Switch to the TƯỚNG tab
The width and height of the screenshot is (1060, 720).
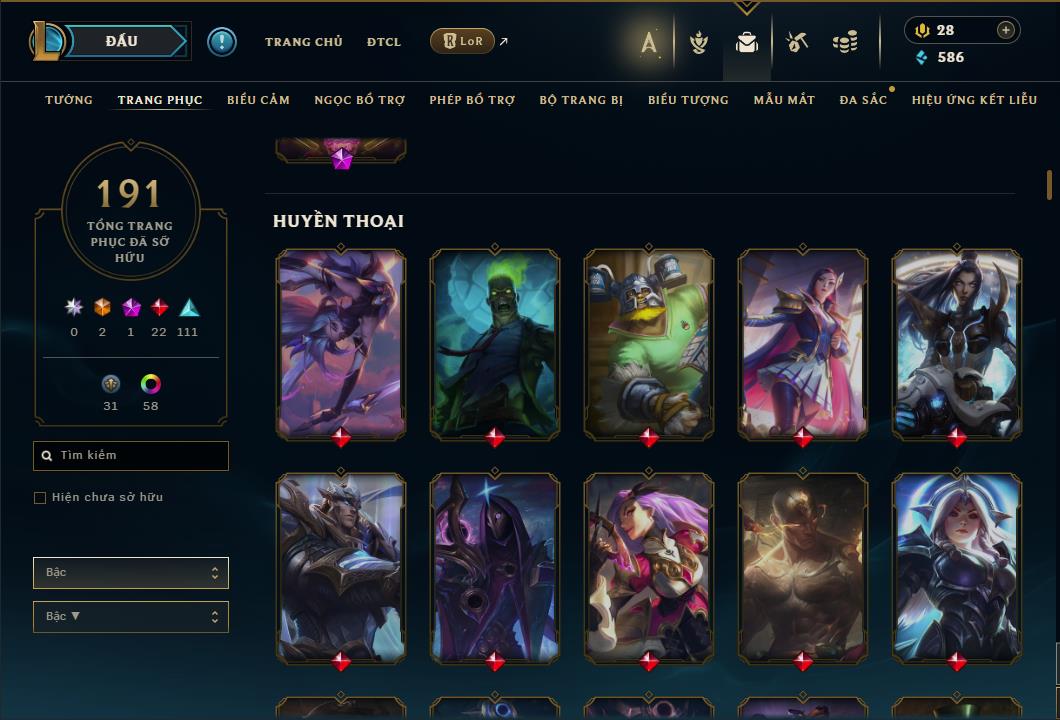[x=69, y=100]
